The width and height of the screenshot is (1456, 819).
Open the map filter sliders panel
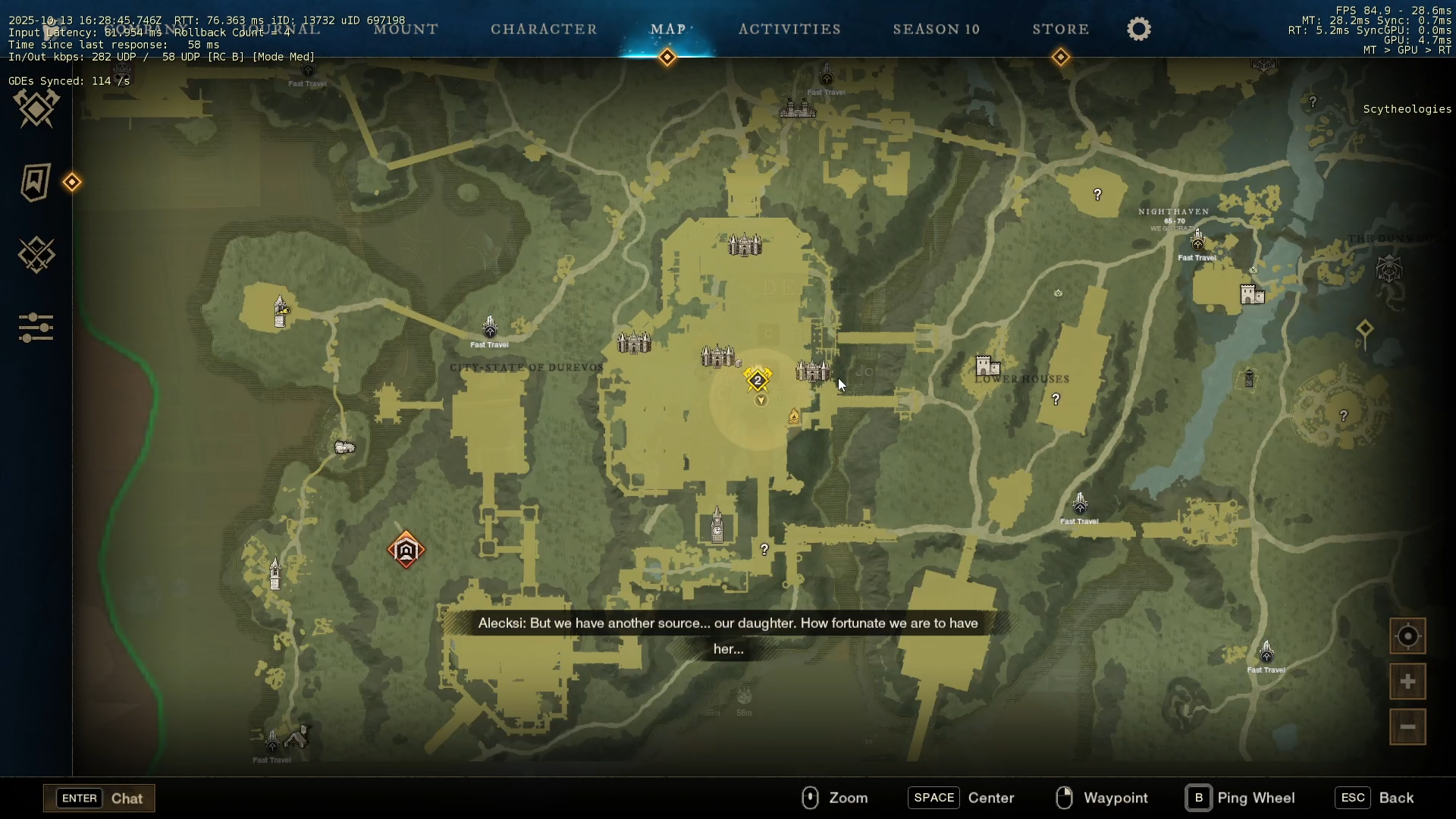(36, 328)
